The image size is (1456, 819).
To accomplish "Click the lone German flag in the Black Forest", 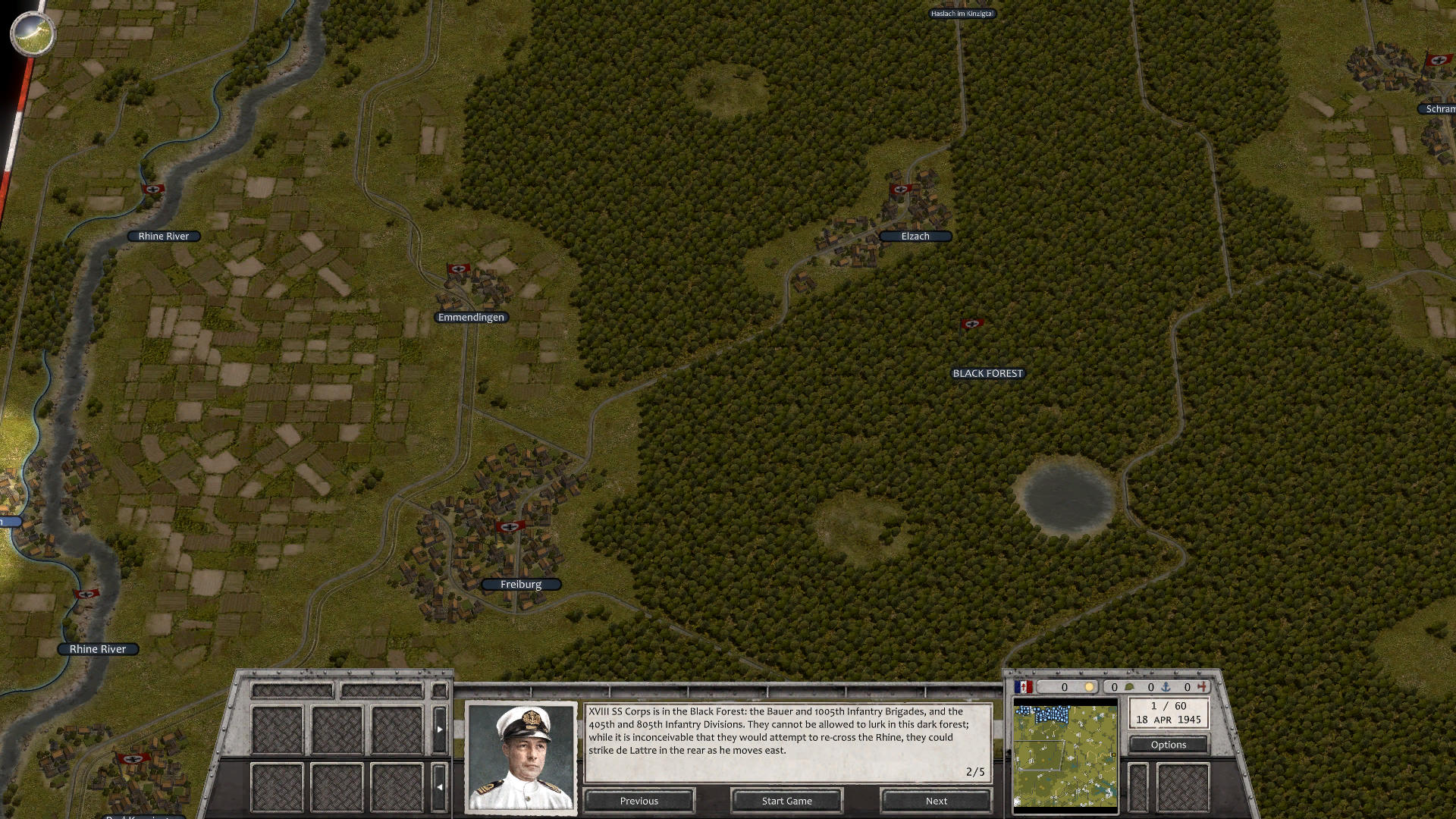I will pyautogui.click(x=971, y=325).
